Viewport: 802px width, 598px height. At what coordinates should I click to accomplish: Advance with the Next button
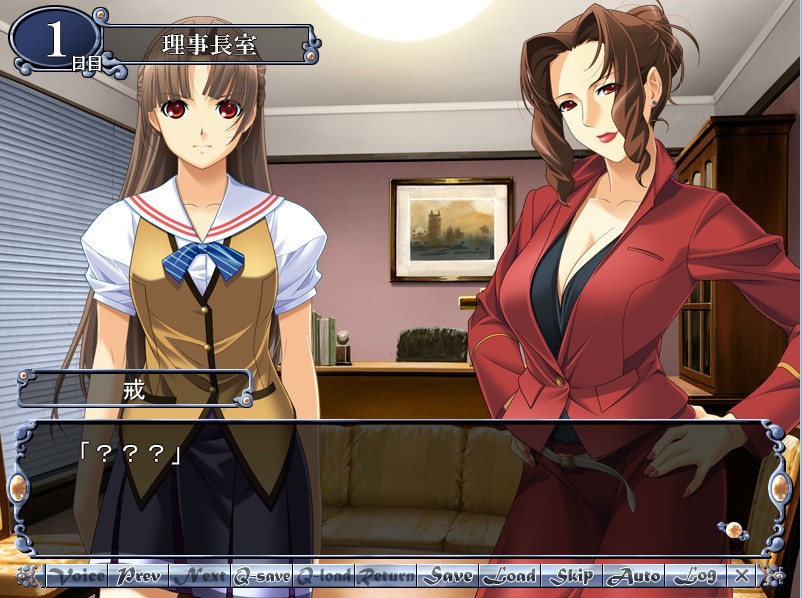coord(200,576)
